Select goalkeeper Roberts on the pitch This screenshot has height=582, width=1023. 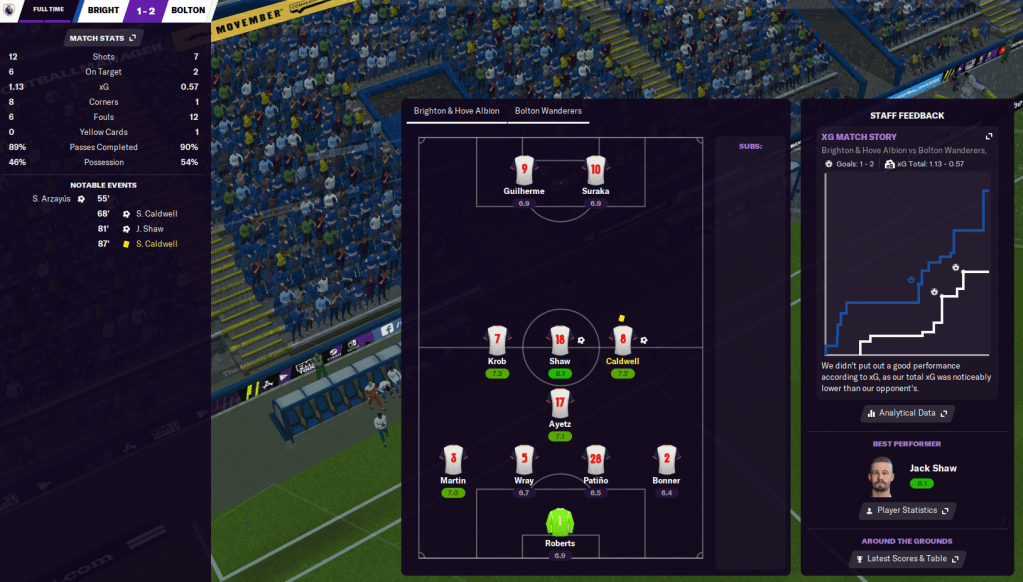click(x=560, y=524)
